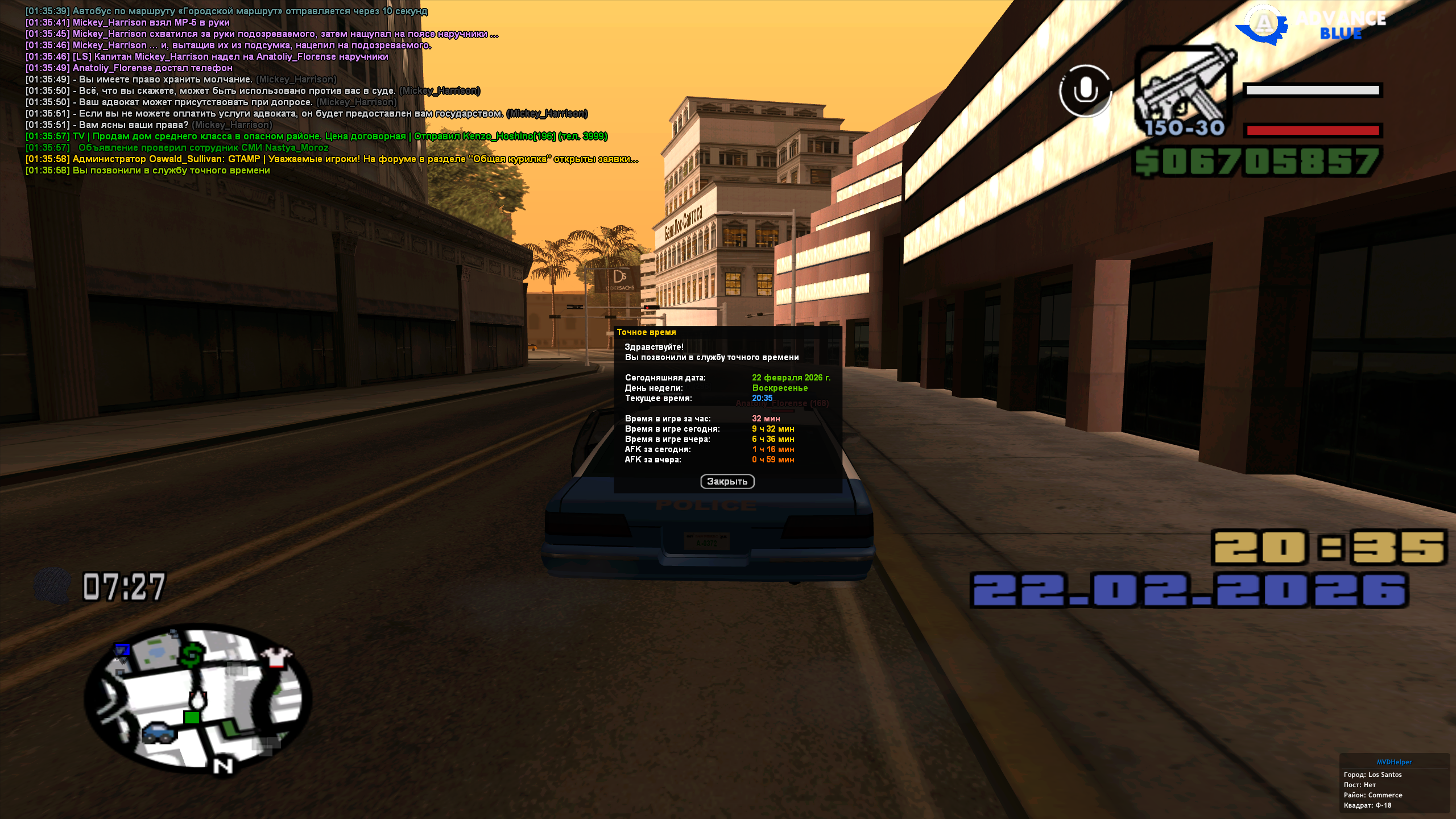Select the clothing shop shirt marker on minimap
The height and width of the screenshot is (819, 1456).
(x=277, y=656)
